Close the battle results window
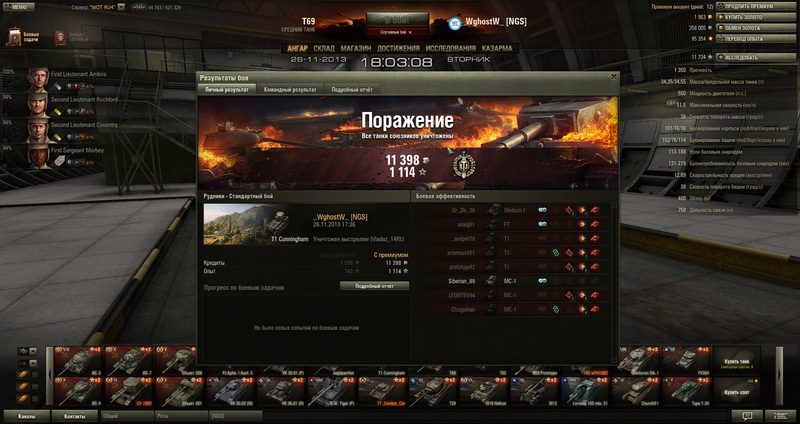The image size is (800, 424). [612, 77]
